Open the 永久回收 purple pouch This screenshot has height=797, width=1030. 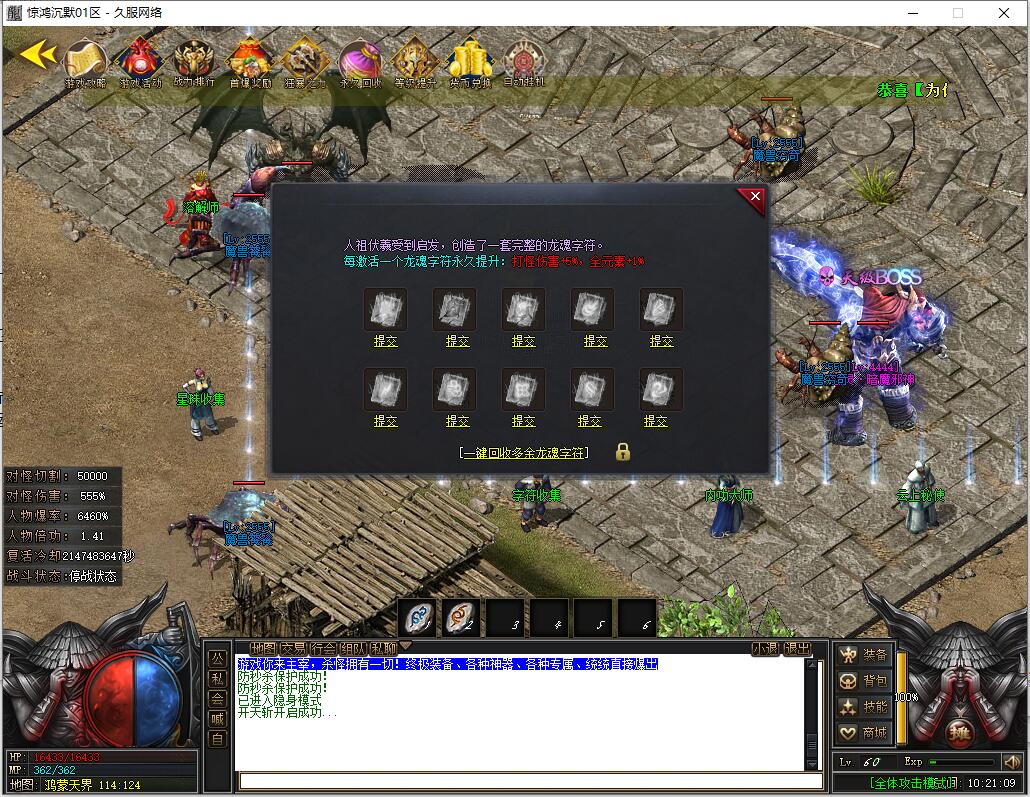coord(360,62)
